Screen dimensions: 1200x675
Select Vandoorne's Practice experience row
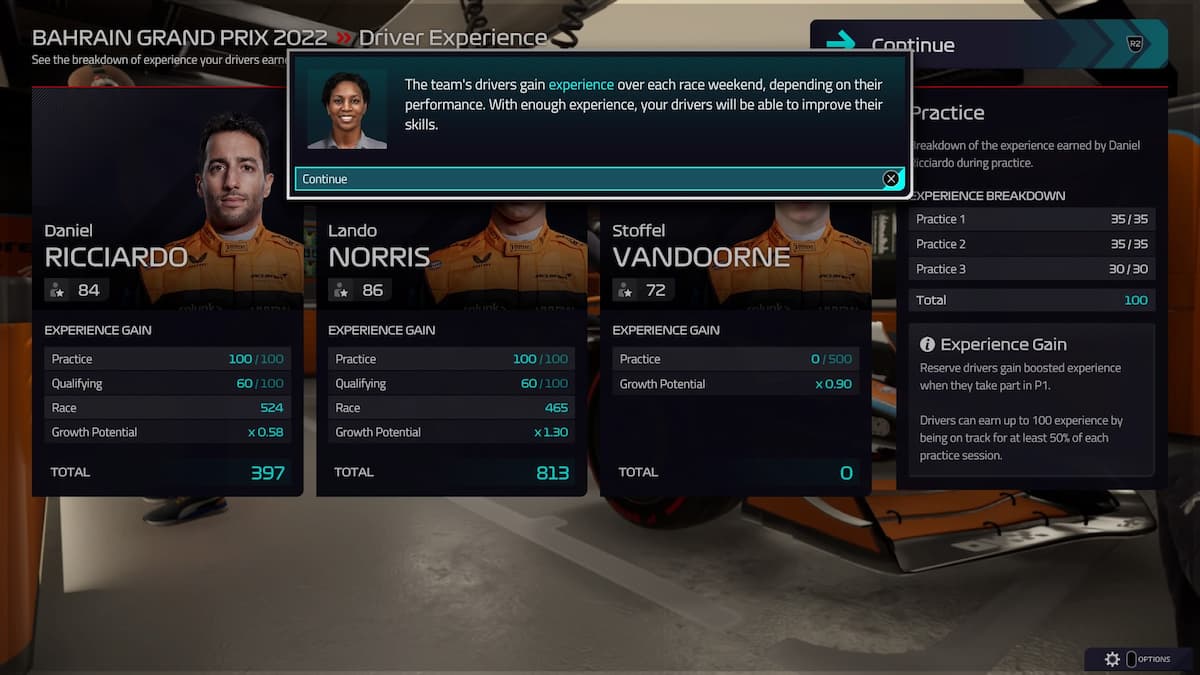pos(735,359)
